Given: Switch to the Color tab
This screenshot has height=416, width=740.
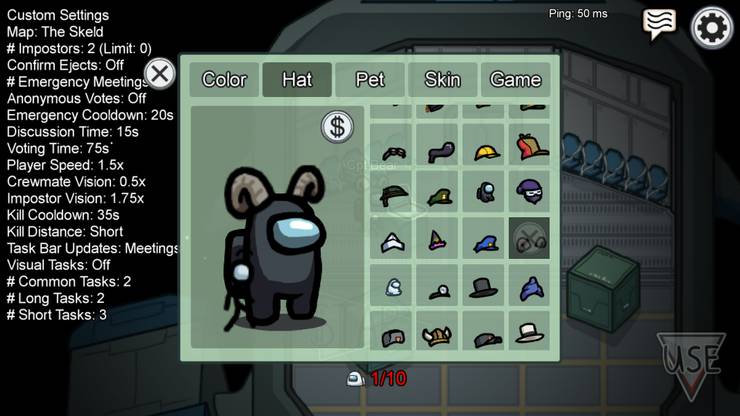Looking at the screenshot, I should (x=224, y=80).
